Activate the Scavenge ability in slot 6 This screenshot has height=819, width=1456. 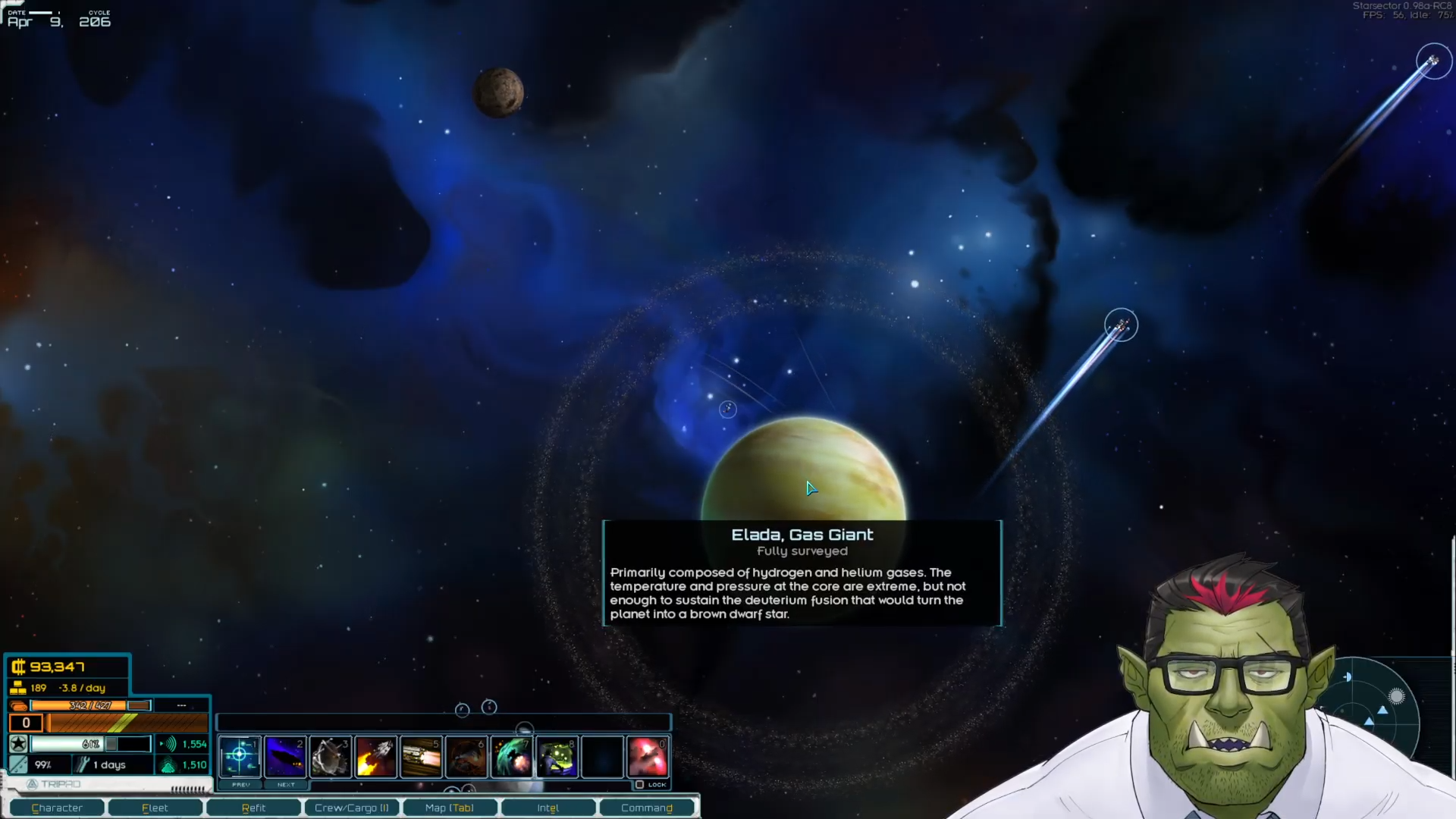(466, 756)
